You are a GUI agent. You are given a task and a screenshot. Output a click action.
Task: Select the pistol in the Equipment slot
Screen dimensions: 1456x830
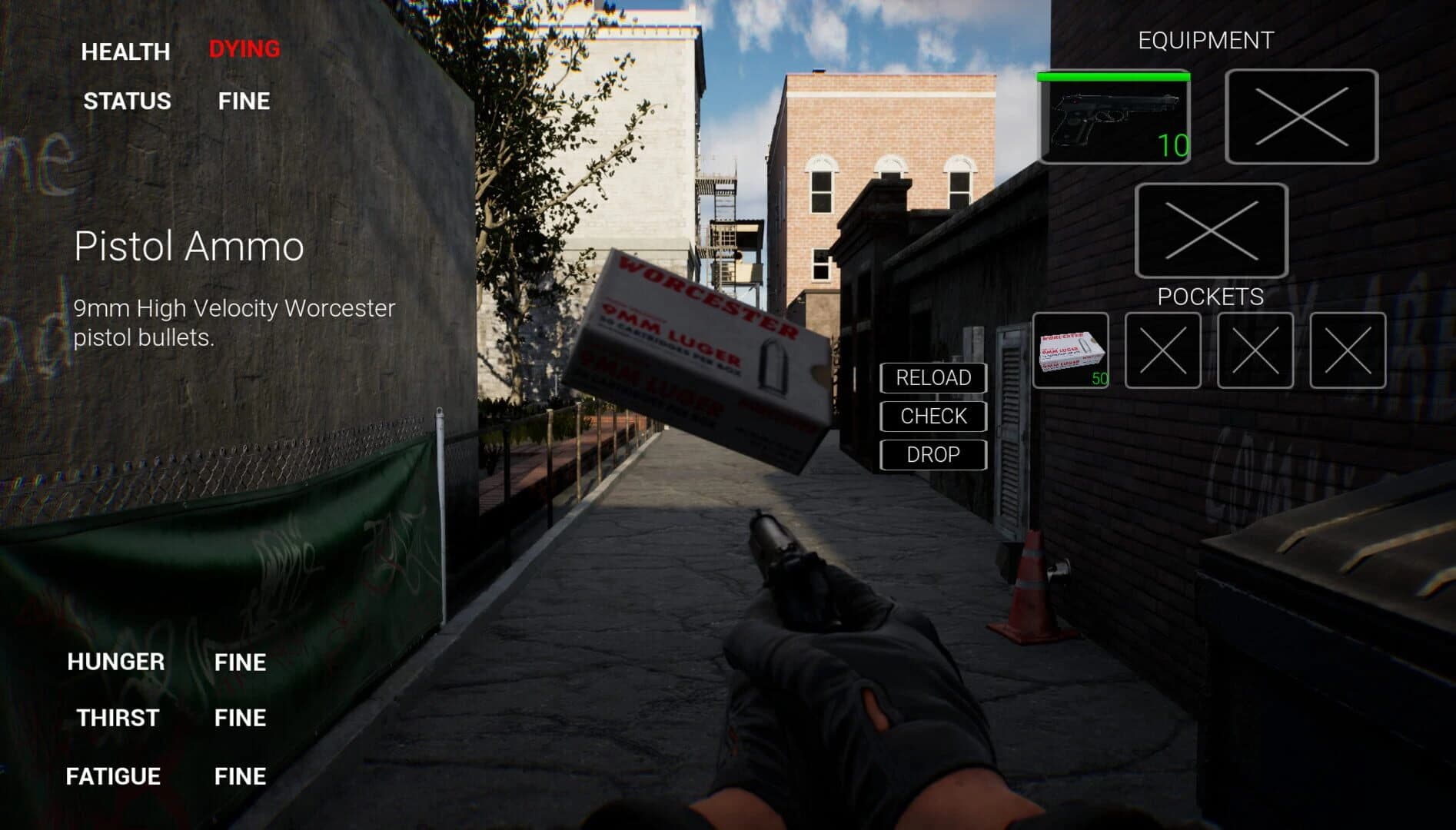(1115, 119)
